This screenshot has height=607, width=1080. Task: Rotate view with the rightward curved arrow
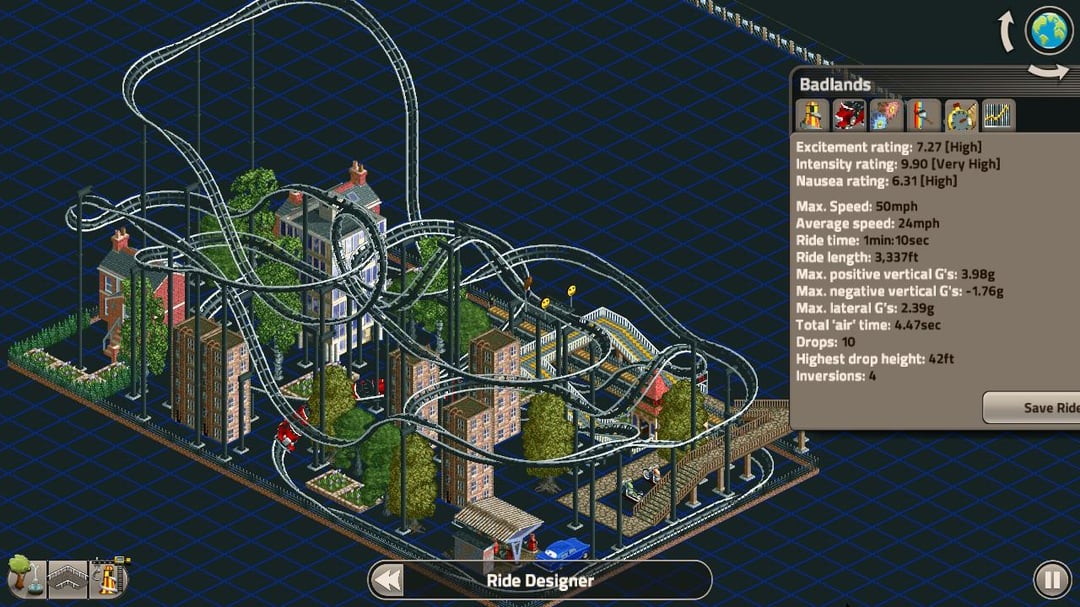tap(1049, 71)
